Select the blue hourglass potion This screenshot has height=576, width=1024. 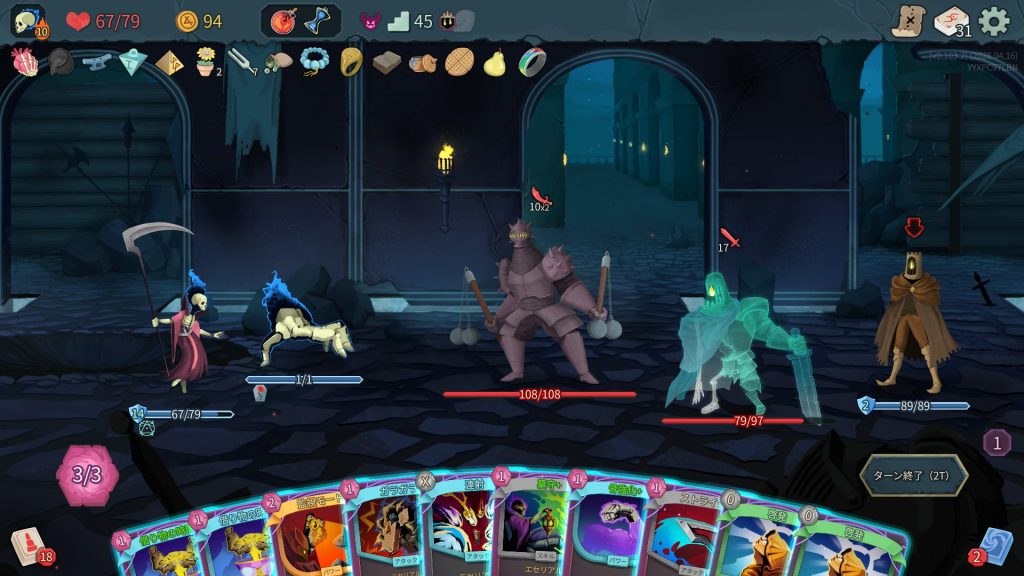318,21
